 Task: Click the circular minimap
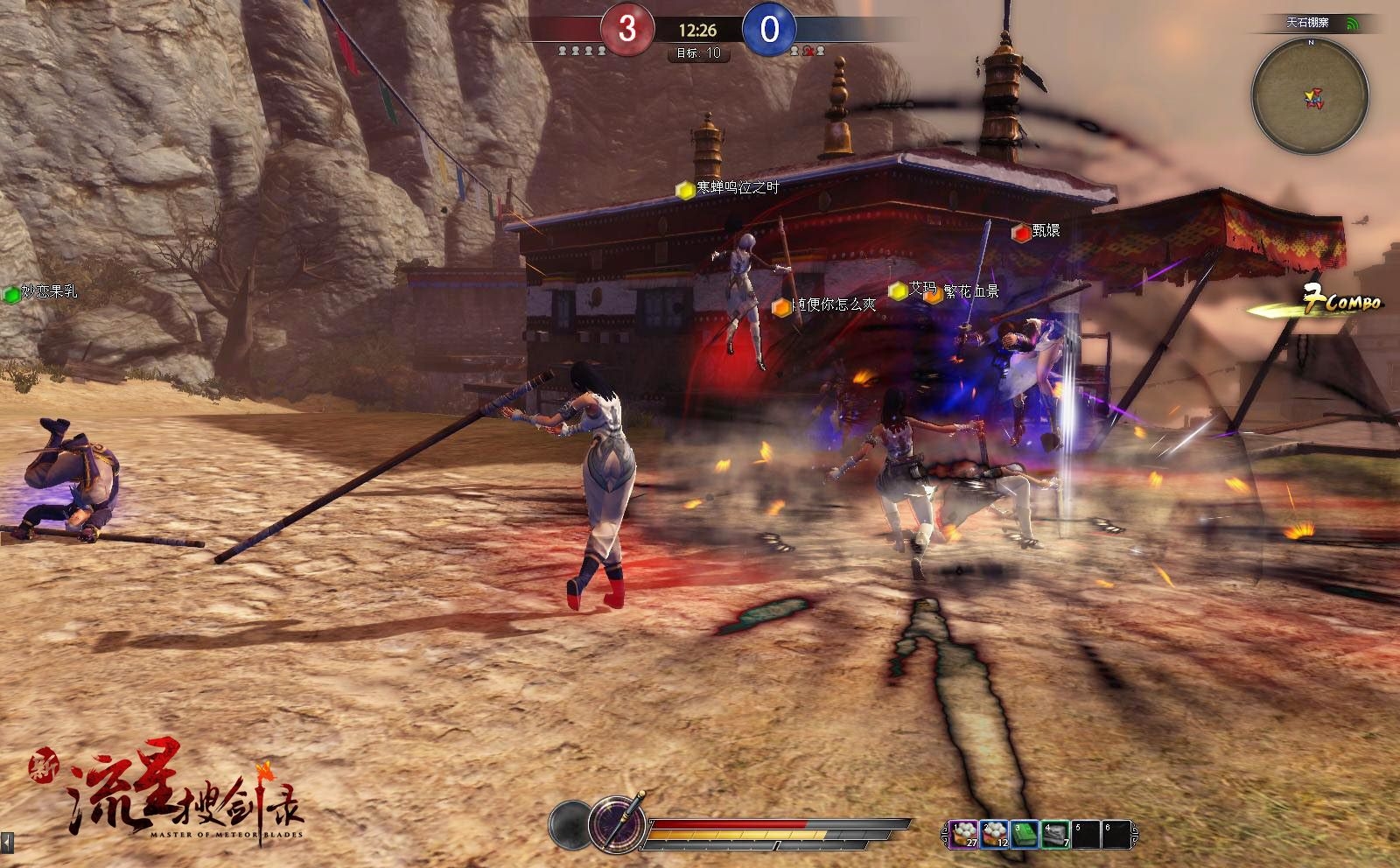coord(1310,96)
